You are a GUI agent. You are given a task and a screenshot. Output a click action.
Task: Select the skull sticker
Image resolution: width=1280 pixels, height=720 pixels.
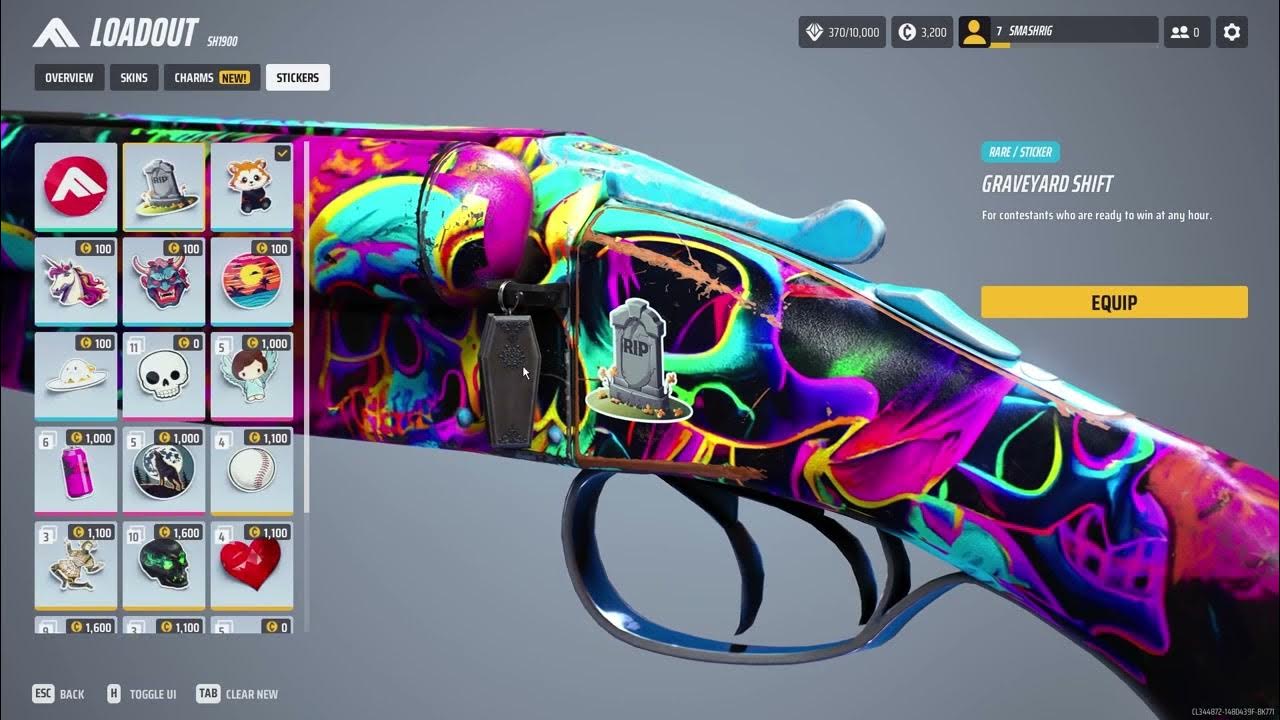(x=163, y=375)
